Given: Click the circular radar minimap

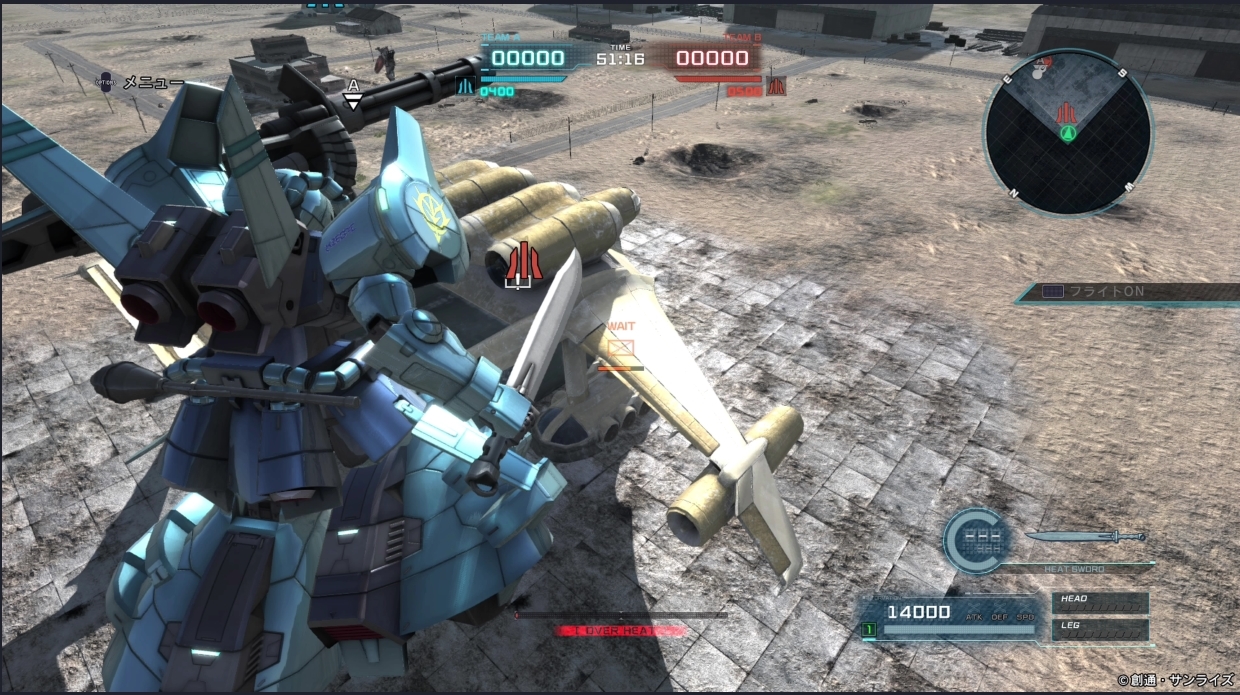Looking at the screenshot, I should [1068, 133].
